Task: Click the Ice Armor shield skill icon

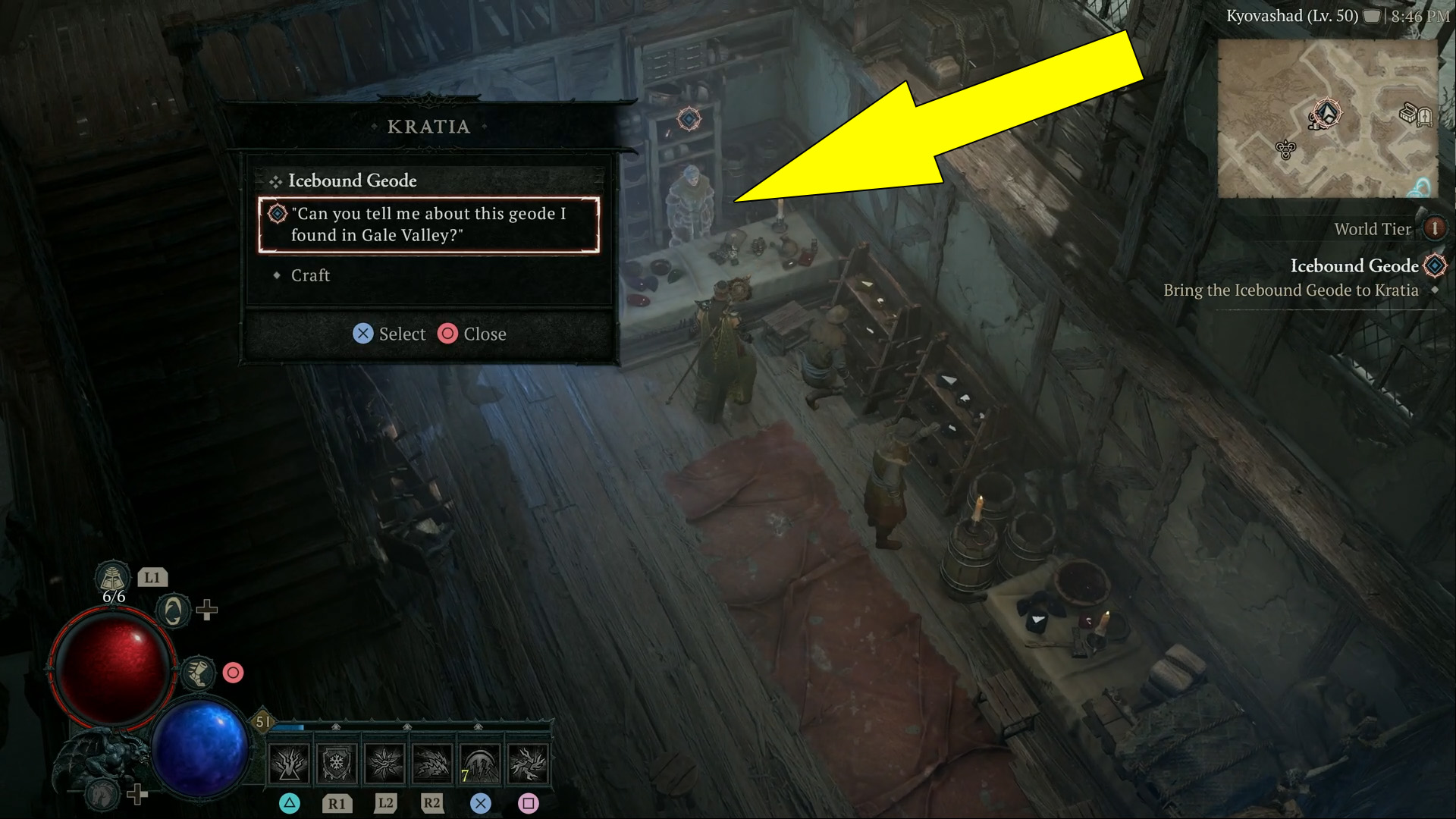Action: [336, 764]
